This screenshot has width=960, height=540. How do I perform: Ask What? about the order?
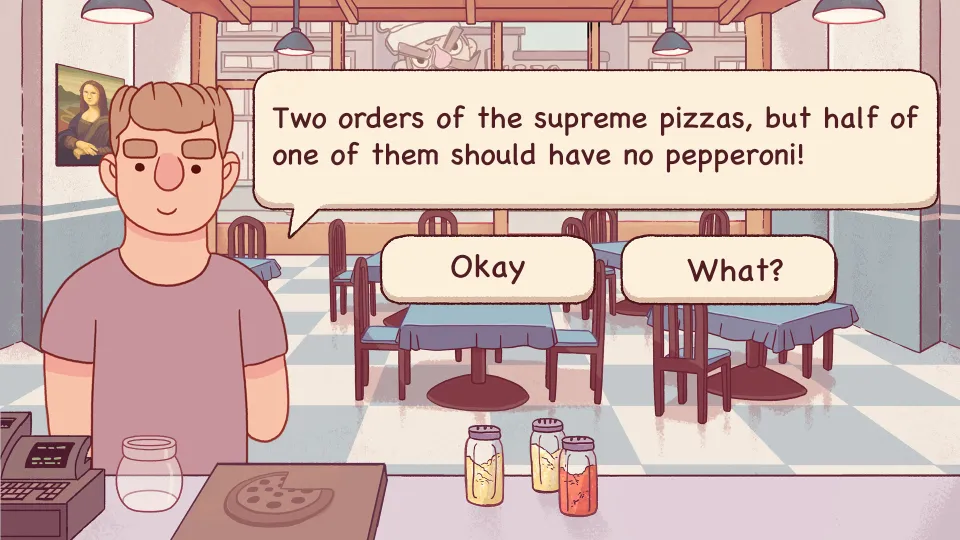(x=728, y=270)
